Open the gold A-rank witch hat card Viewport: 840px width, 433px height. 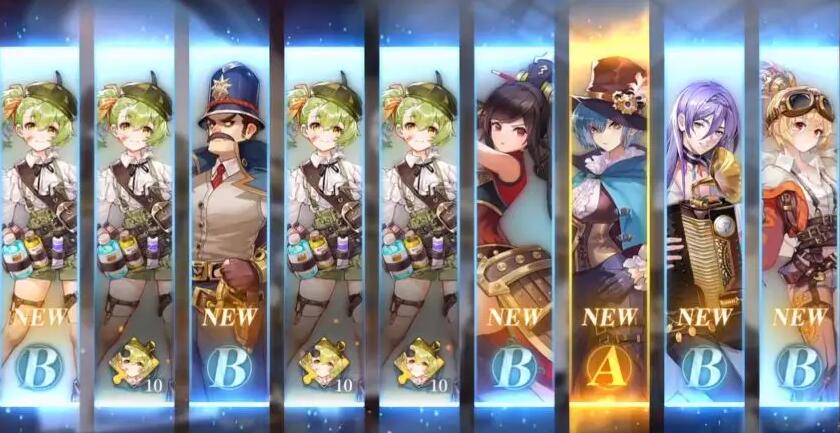[609, 220]
